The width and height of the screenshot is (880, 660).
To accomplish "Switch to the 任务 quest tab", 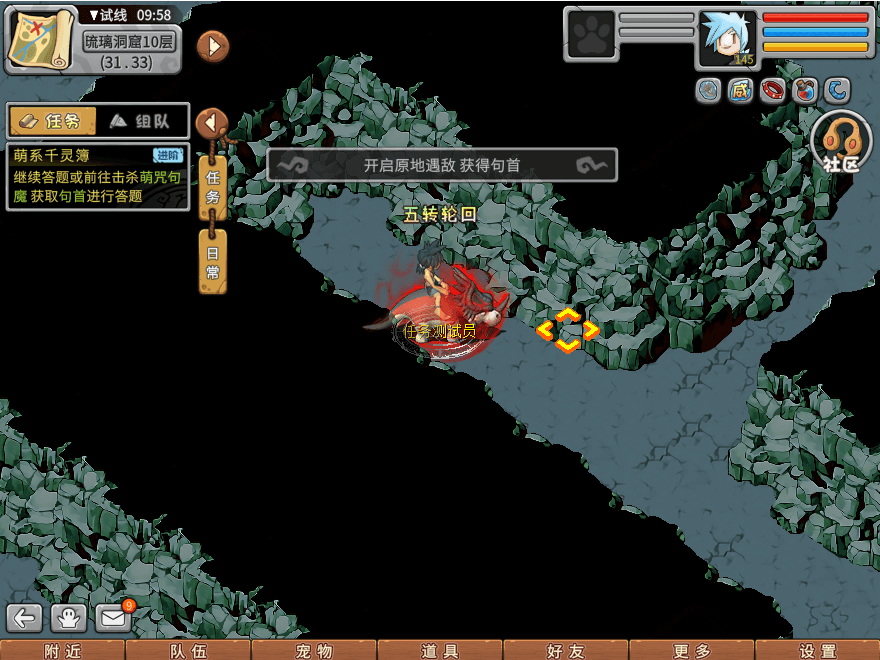I will 53,121.
